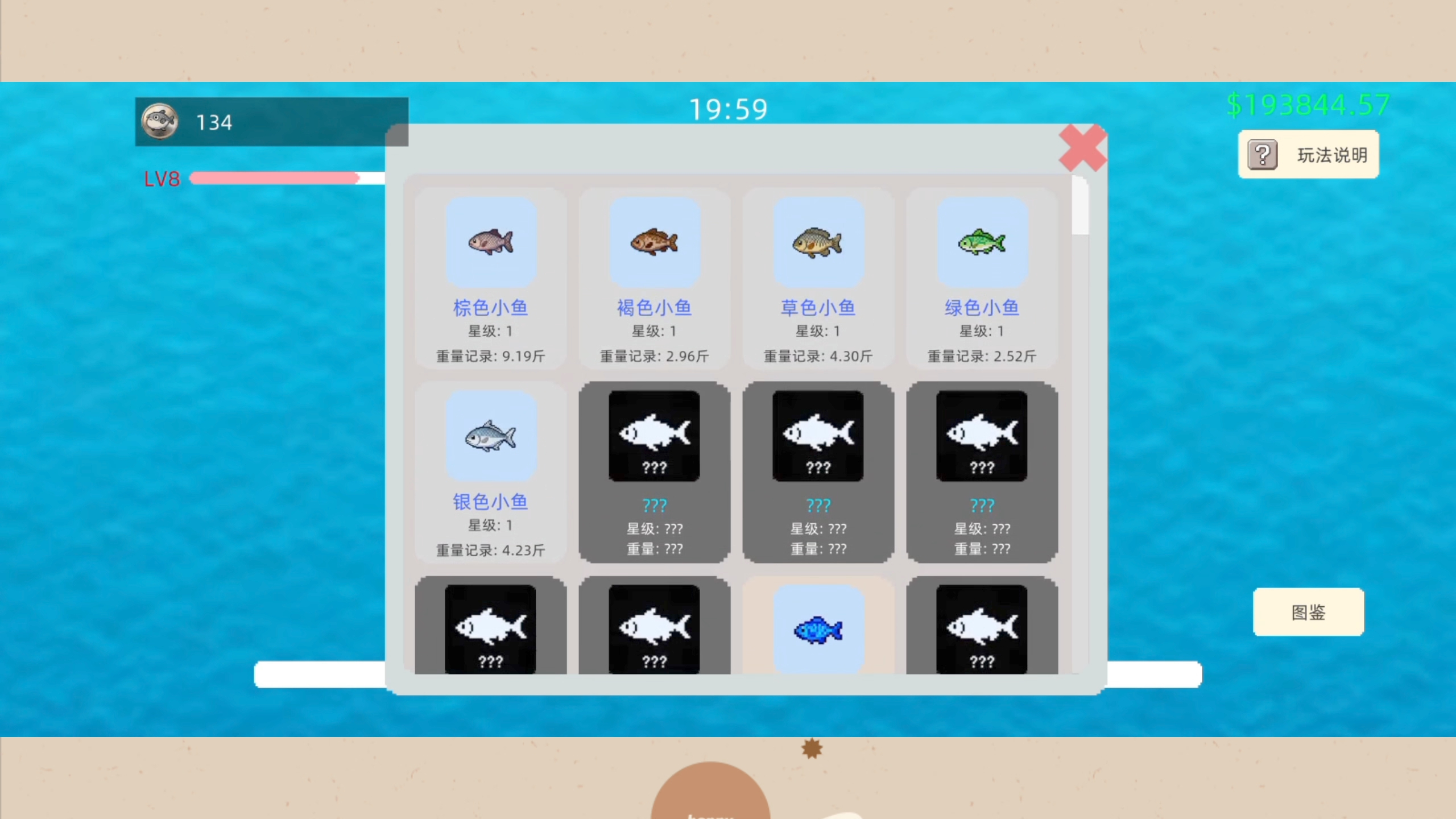Open the question mark help icon
Image resolution: width=1456 pixels, height=819 pixels.
pyautogui.click(x=1261, y=154)
